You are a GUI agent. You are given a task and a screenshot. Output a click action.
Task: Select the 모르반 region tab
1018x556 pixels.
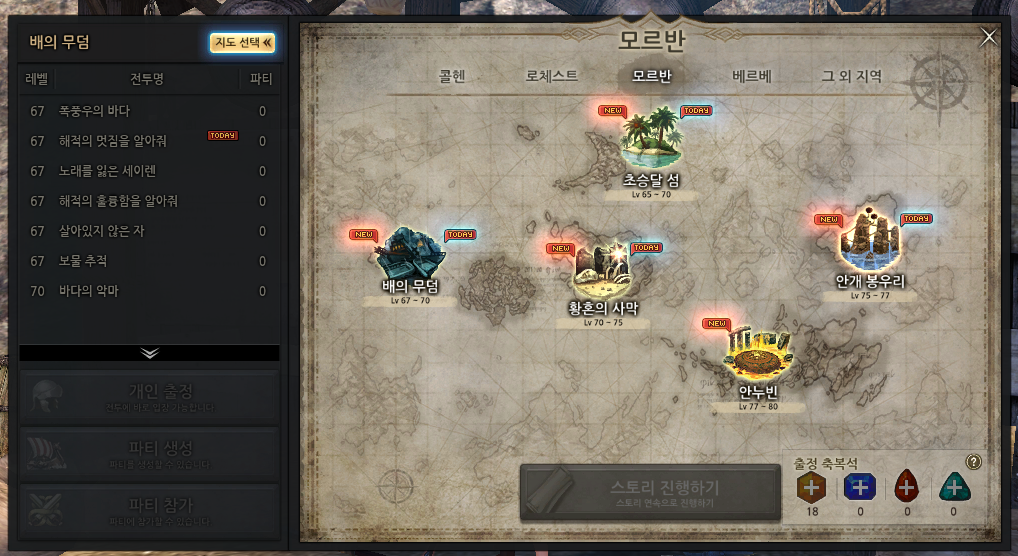(x=652, y=76)
